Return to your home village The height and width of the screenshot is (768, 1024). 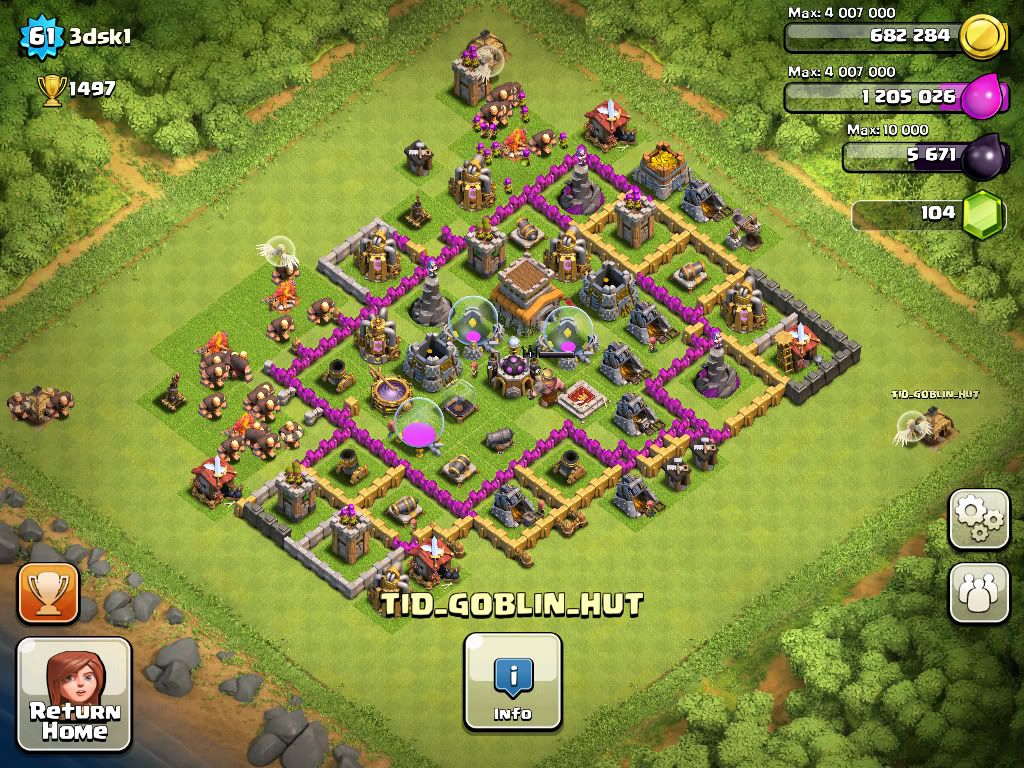pyautogui.click(x=75, y=693)
